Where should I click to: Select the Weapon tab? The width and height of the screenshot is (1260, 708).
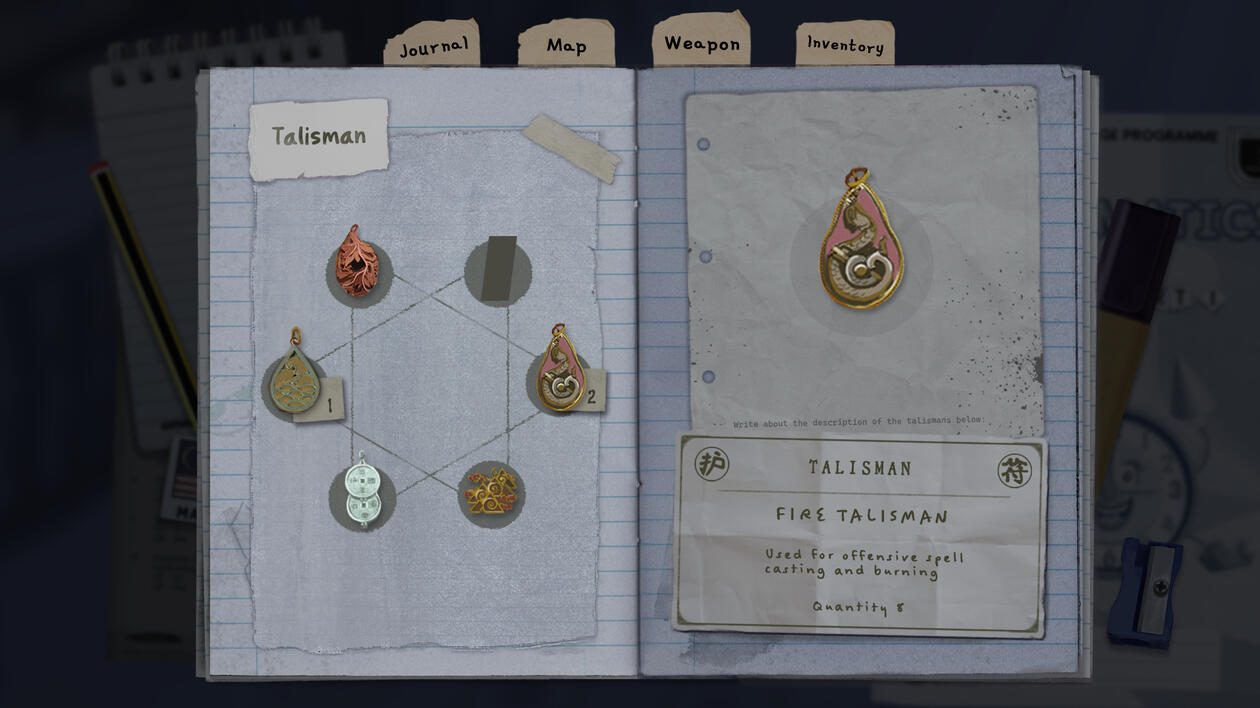click(x=701, y=43)
